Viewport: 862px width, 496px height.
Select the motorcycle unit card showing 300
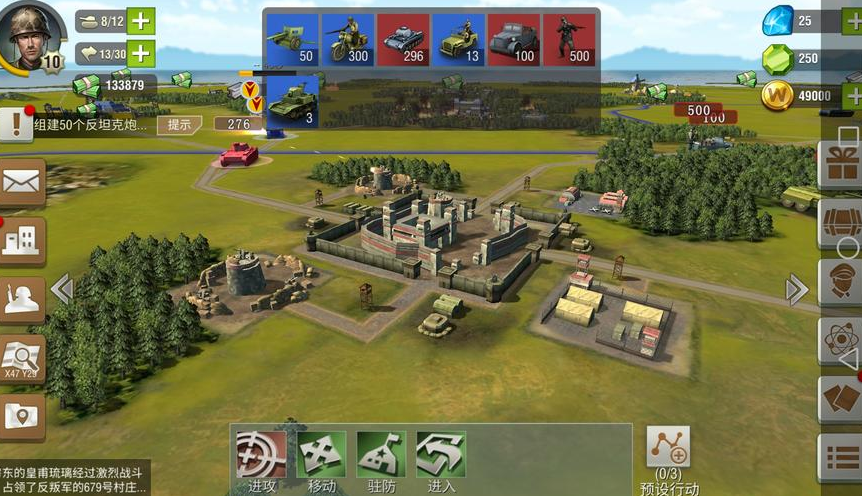pyautogui.click(x=347, y=40)
